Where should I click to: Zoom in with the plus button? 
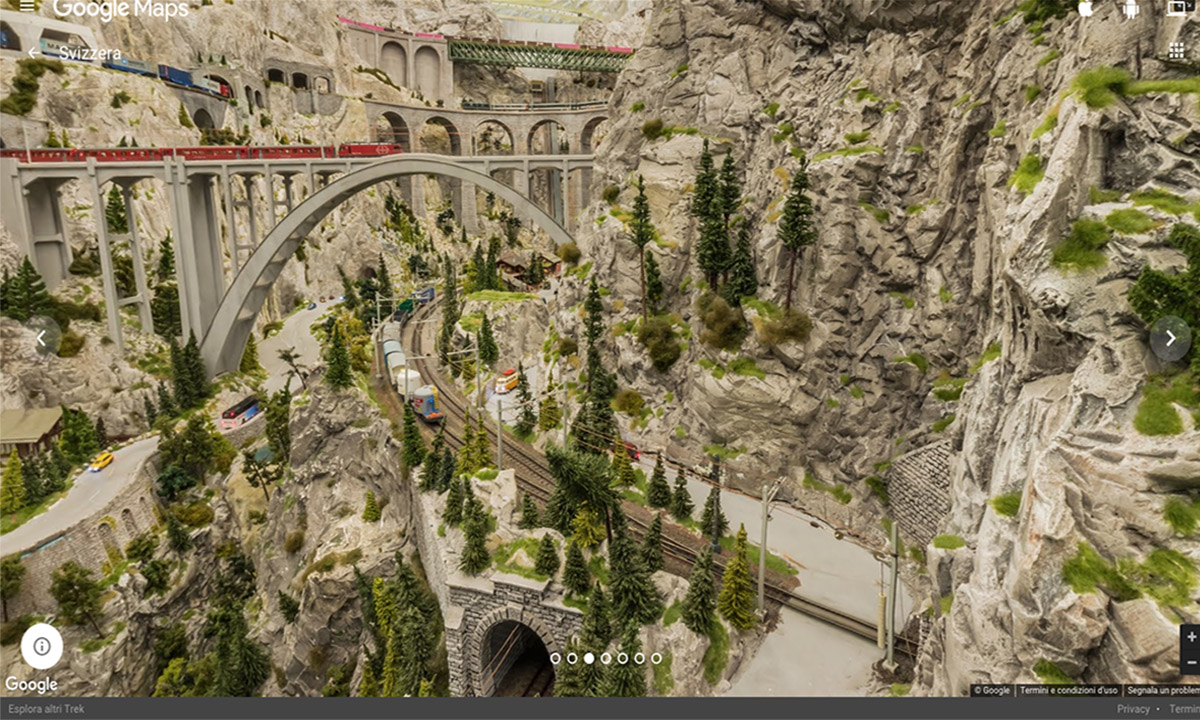coord(1191,637)
